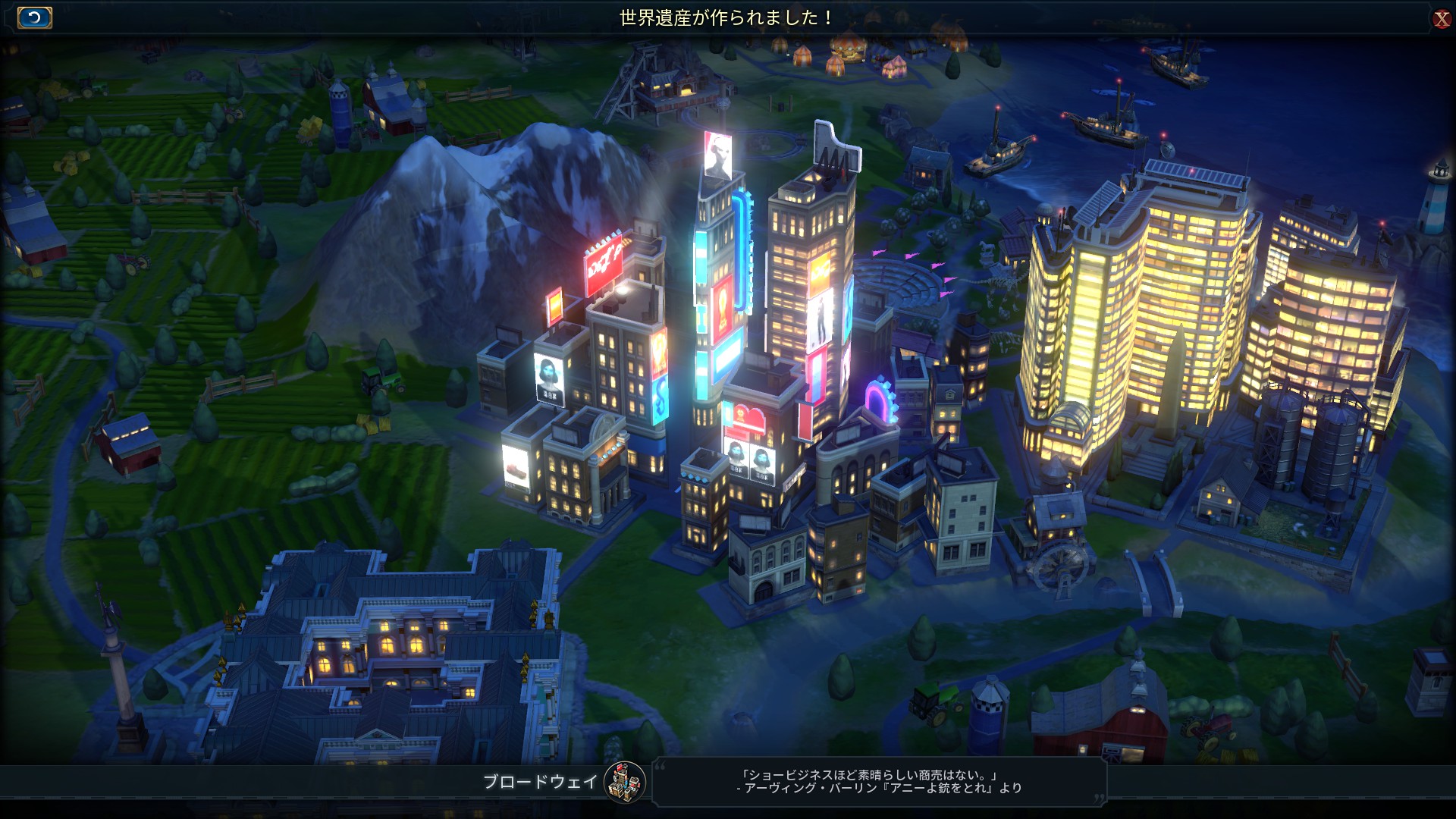Click the Broadway wonder icon

click(625, 782)
